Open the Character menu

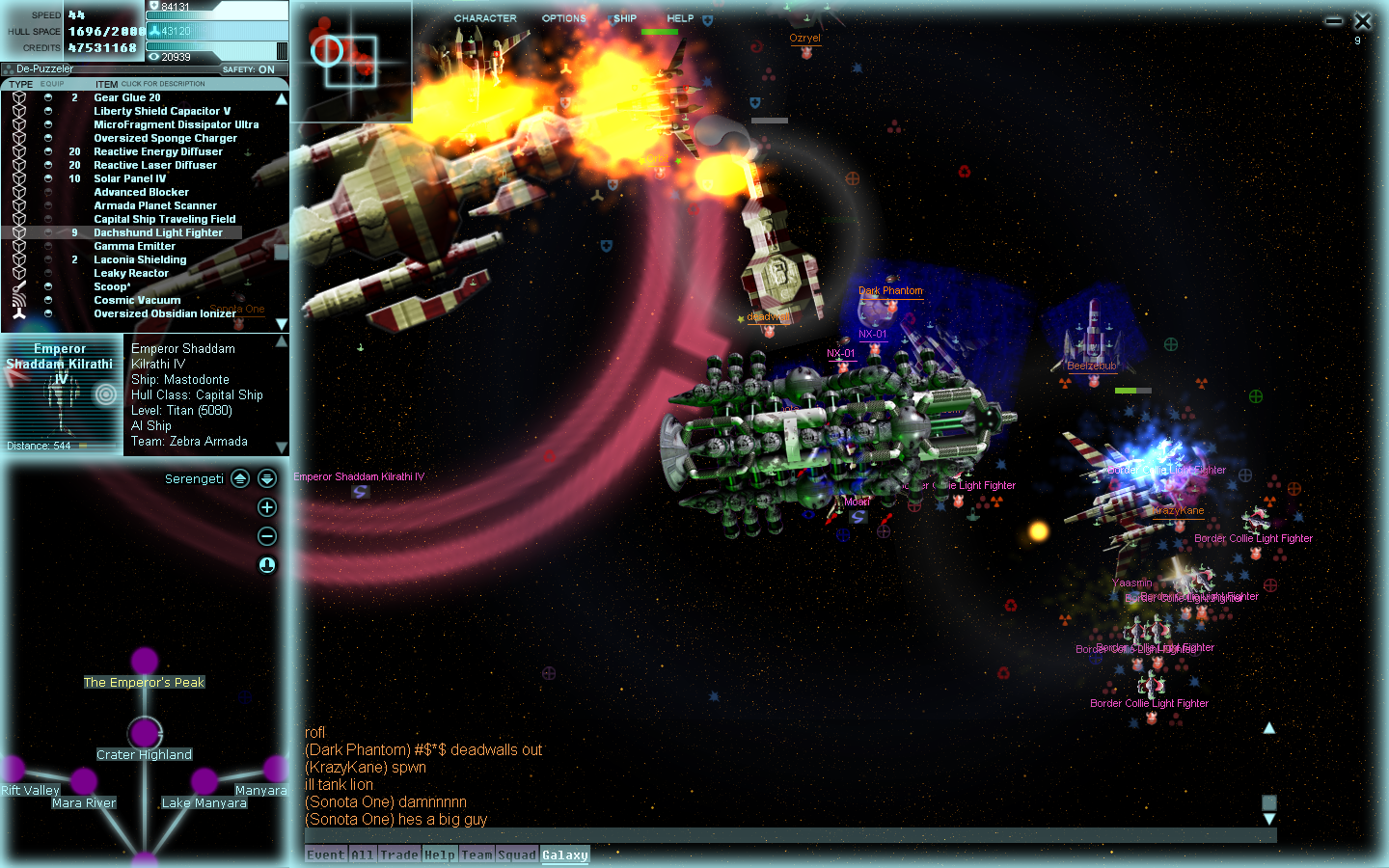[x=485, y=18]
